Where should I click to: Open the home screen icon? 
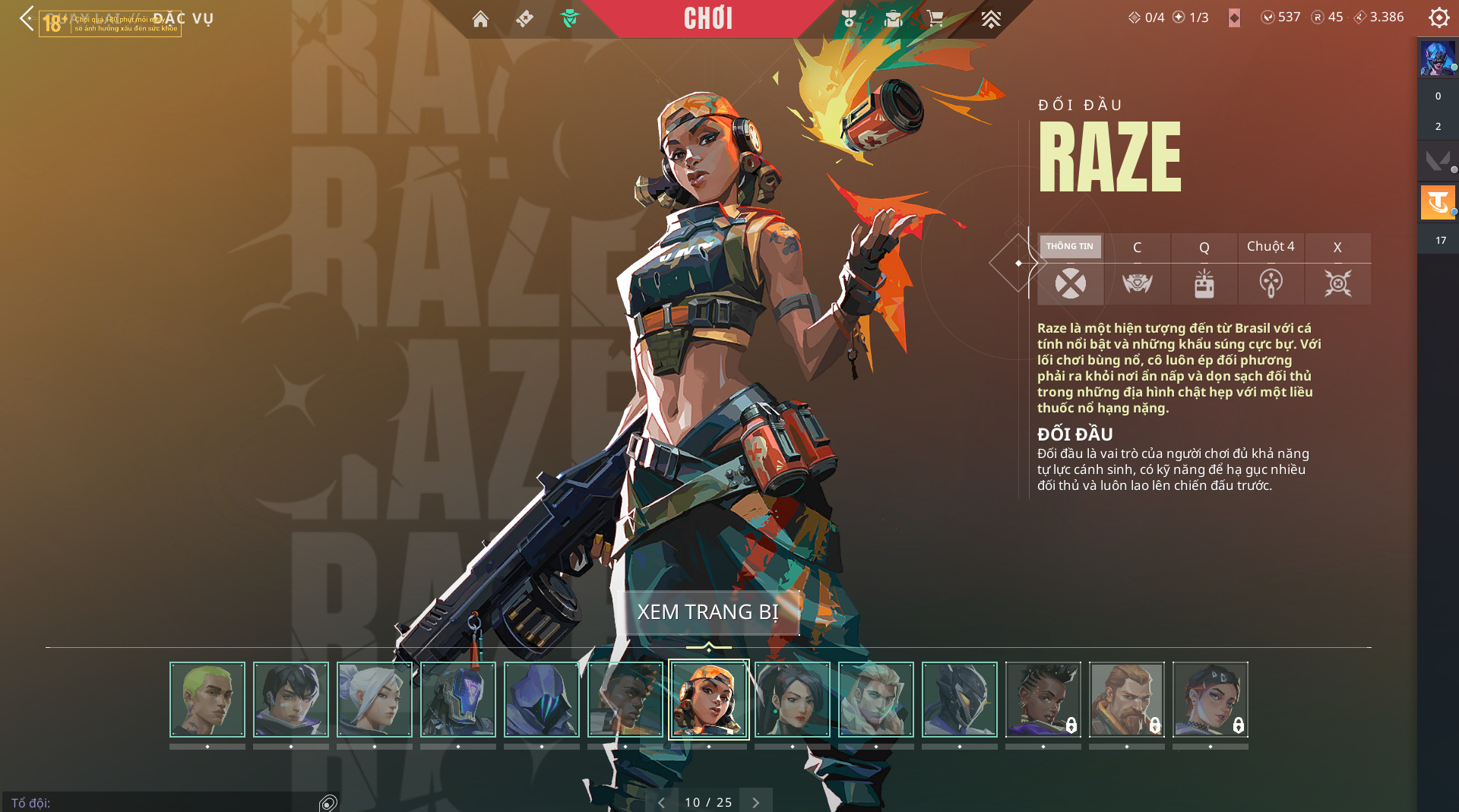[x=480, y=19]
